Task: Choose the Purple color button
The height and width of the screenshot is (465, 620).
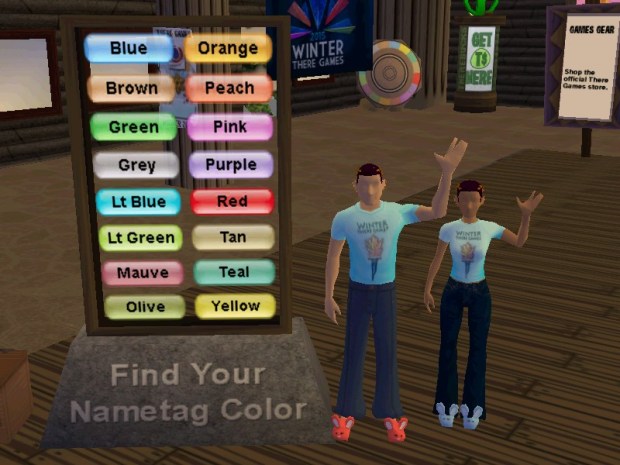Action: point(231,164)
